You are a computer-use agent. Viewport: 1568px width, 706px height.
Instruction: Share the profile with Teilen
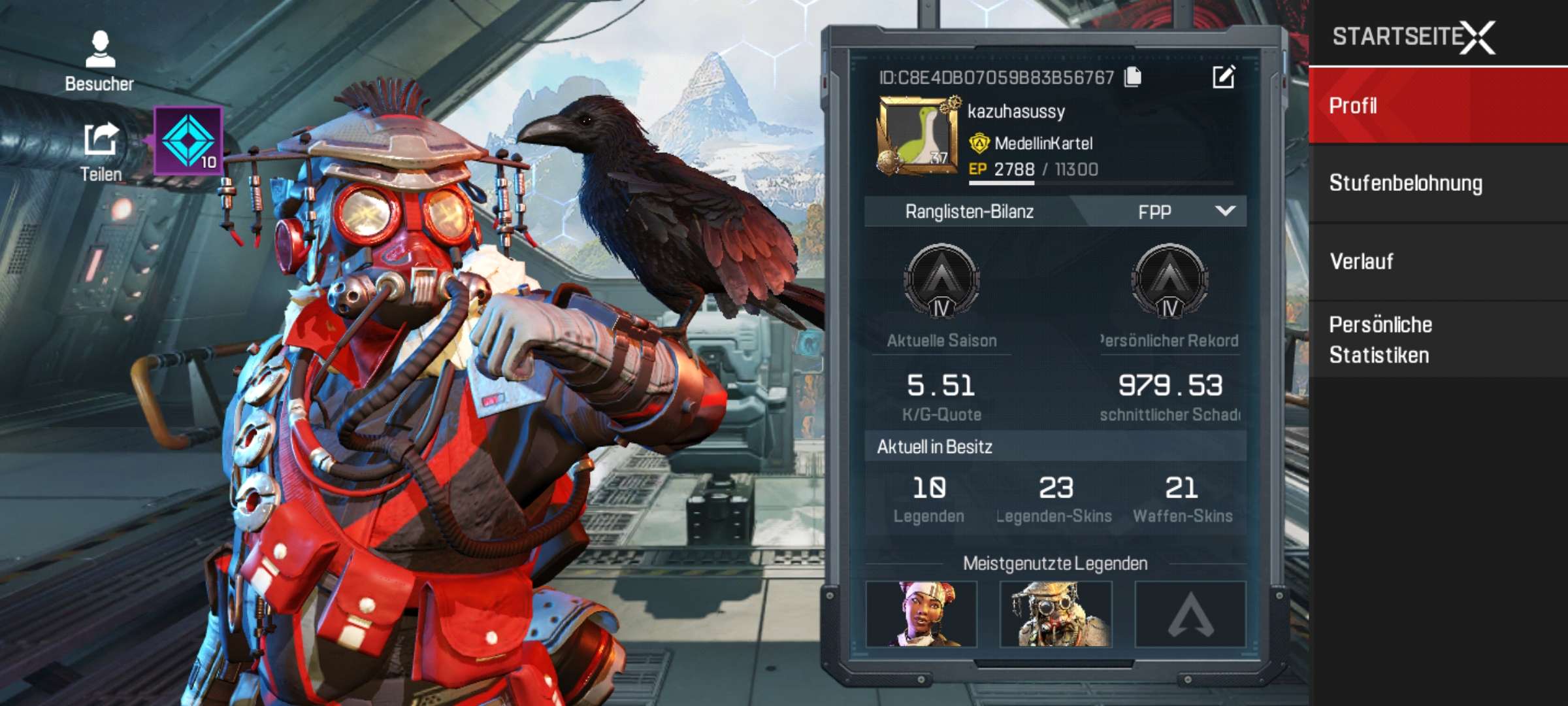point(101,152)
